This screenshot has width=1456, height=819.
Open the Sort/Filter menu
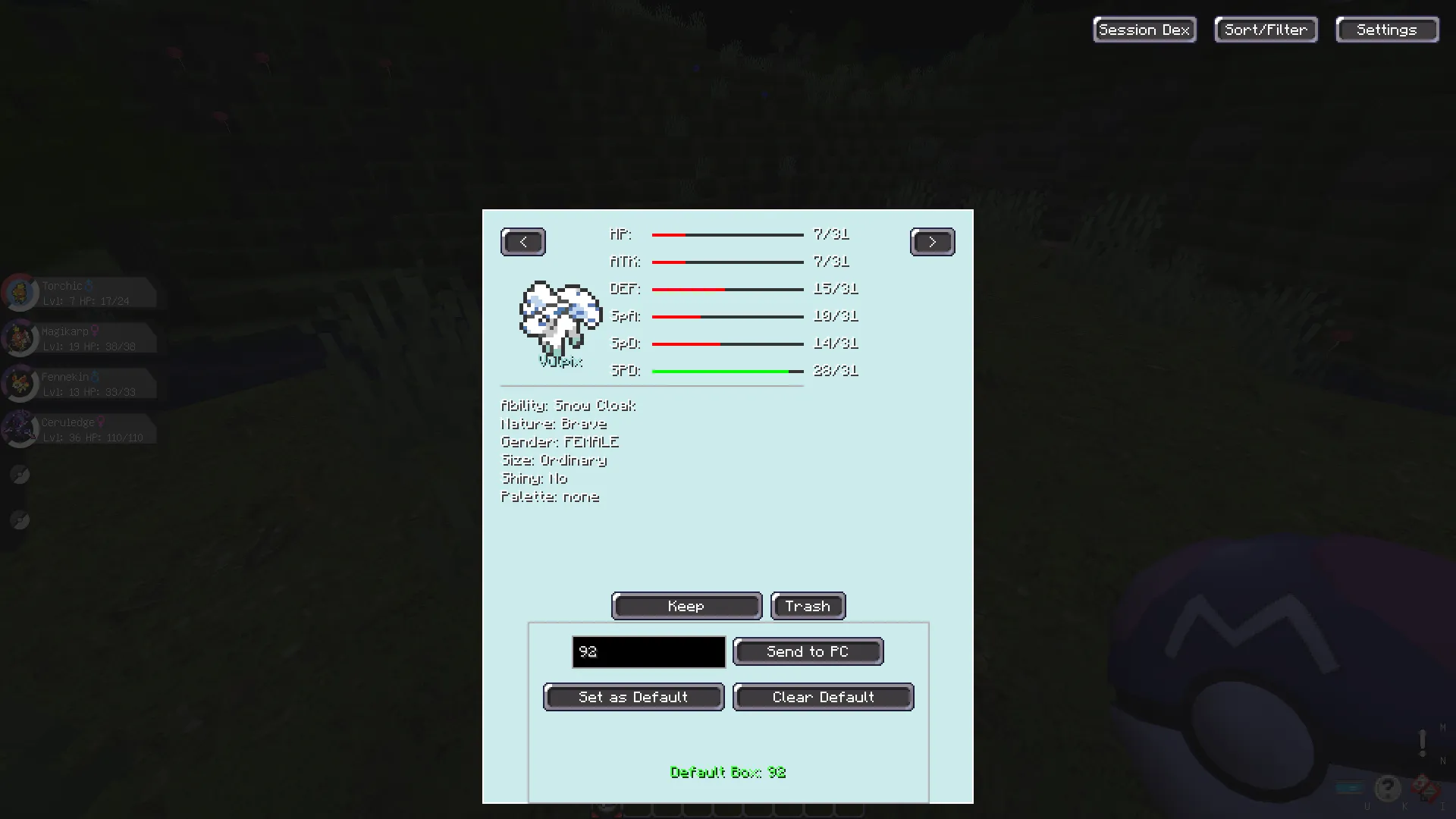(x=1265, y=29)
